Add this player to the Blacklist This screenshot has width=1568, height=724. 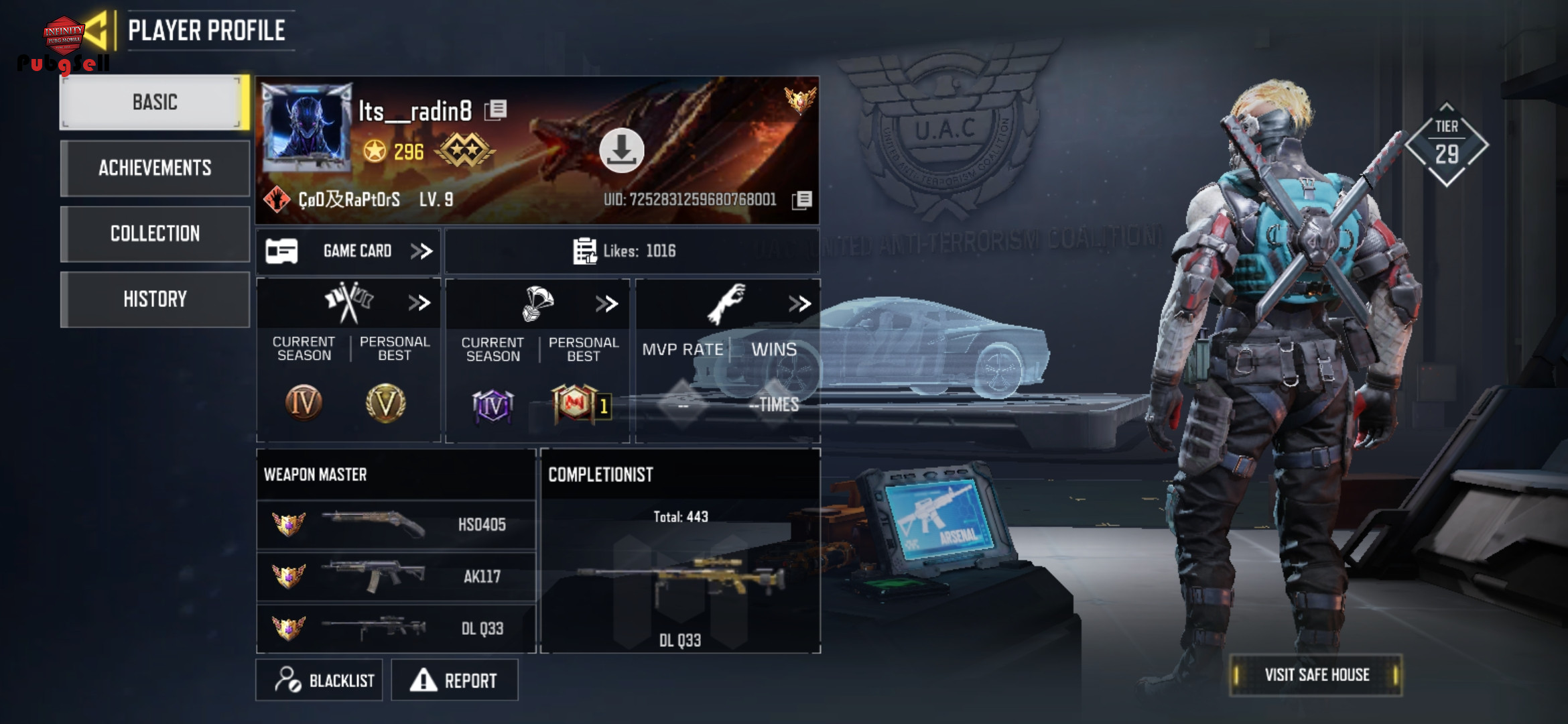click(320, 680)
